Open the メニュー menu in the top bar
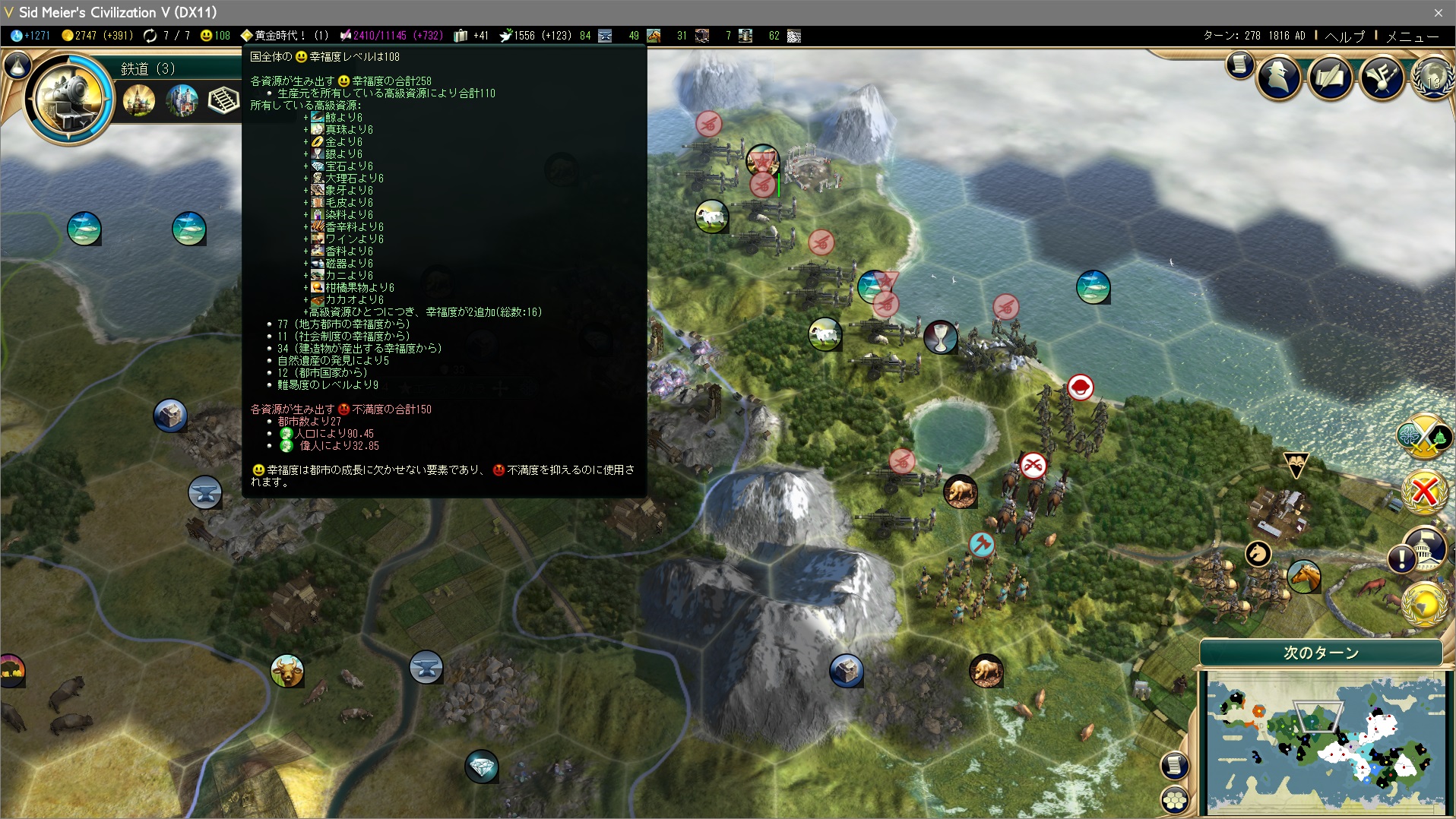1456x819 pixels. 1412,36
